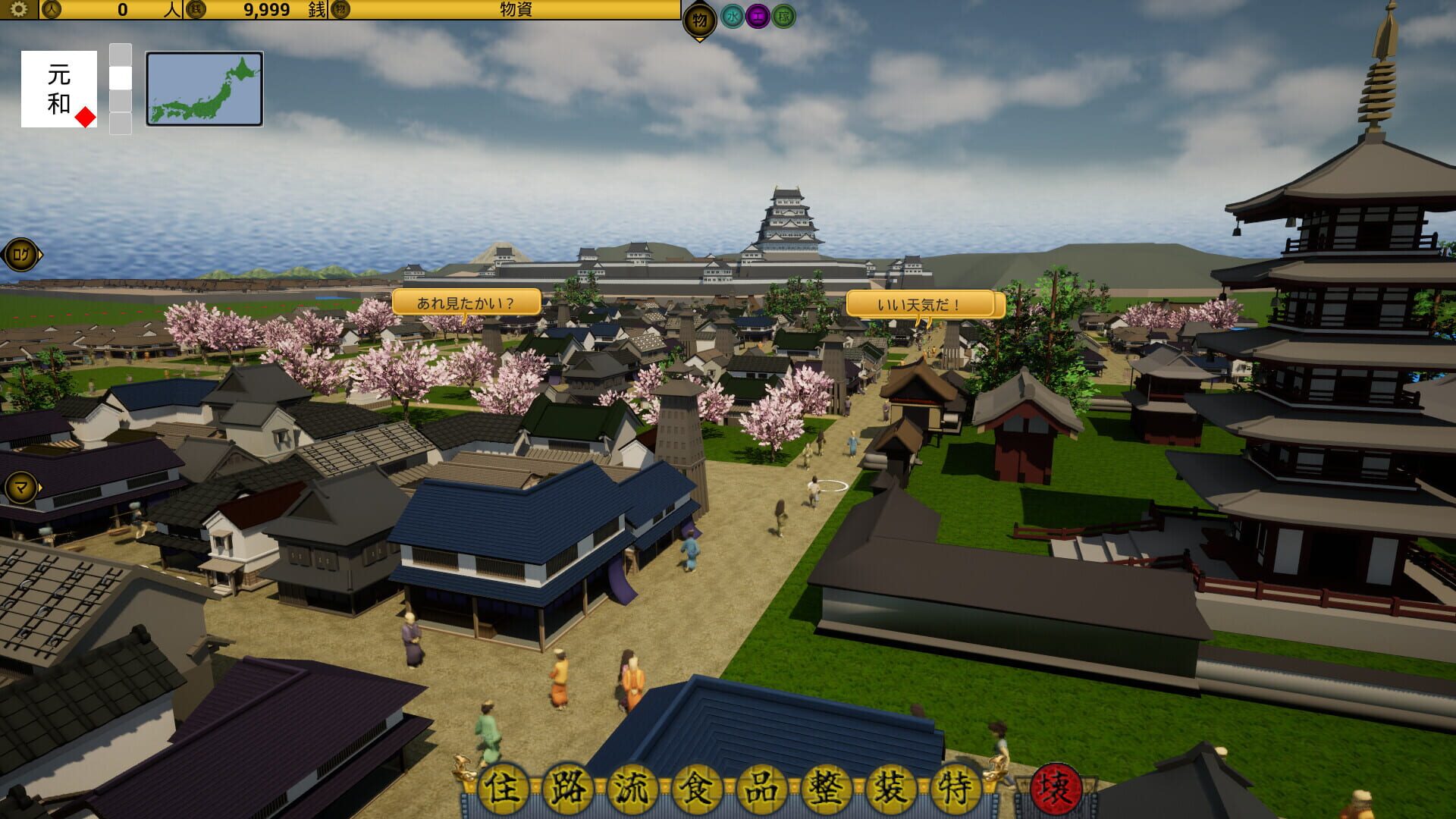Click the あれ見たかい？ speech bubble
Viewport: 1456px width, 819px height.
(464, 302)
